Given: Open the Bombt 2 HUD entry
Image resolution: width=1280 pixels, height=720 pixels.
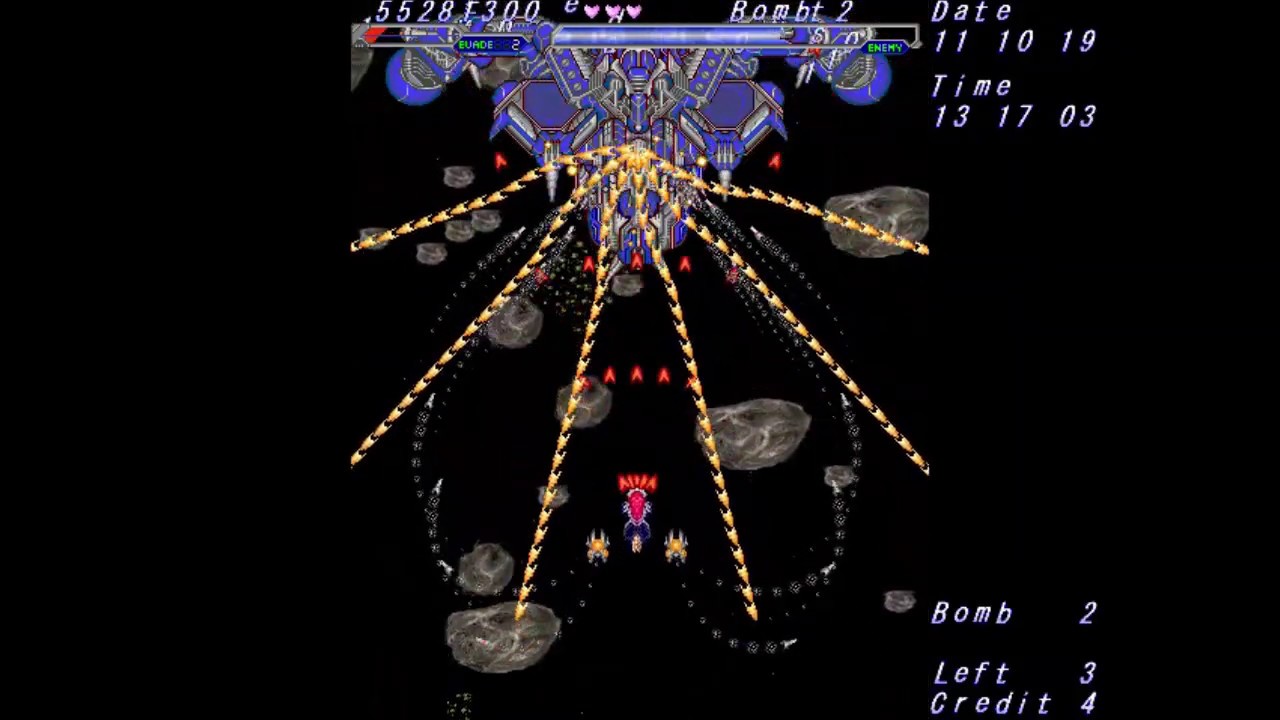Looking at the screenshot, I should coord(791,12).
